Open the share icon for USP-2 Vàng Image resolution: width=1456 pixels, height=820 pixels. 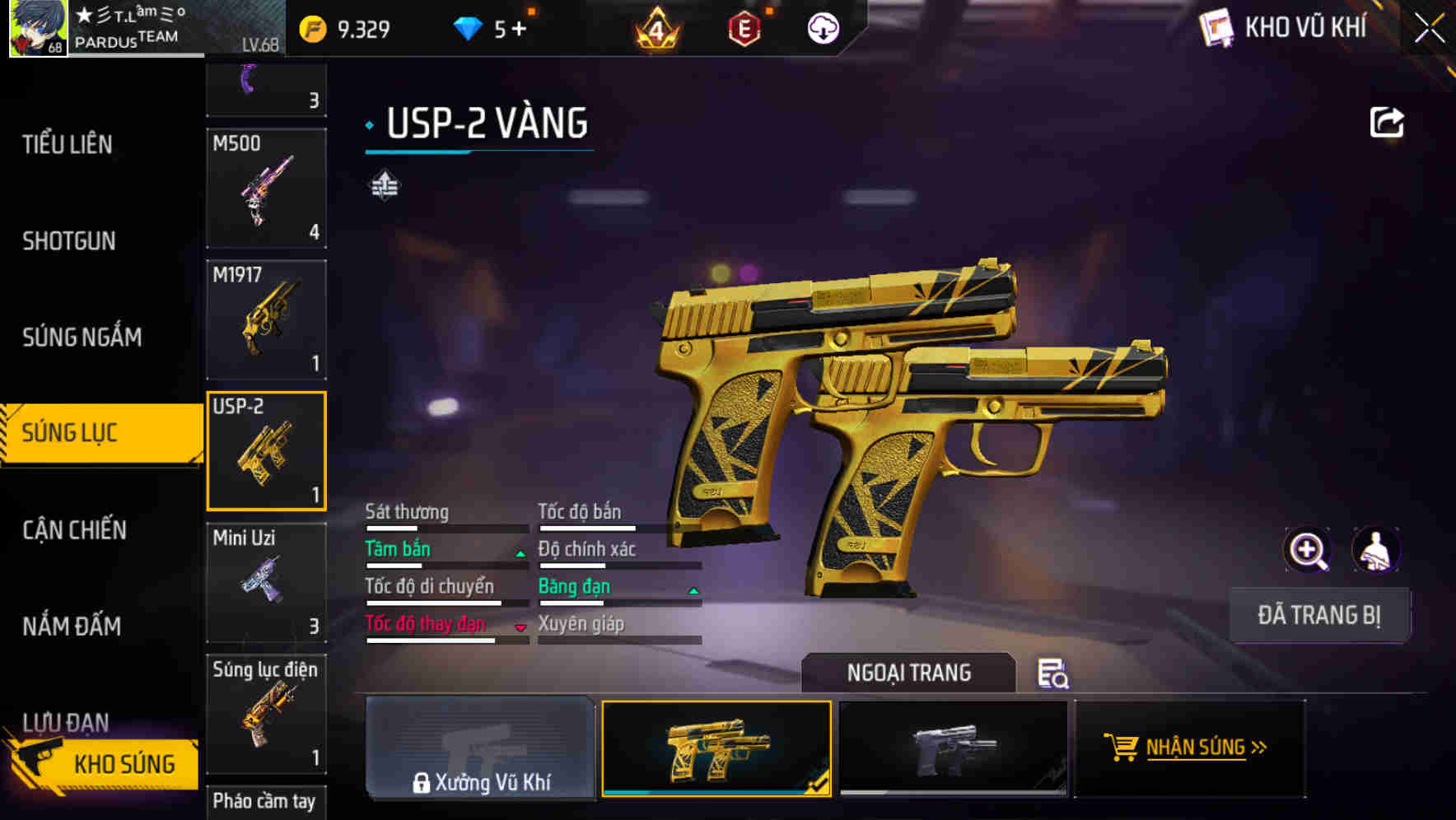[x=1388, y=121]
